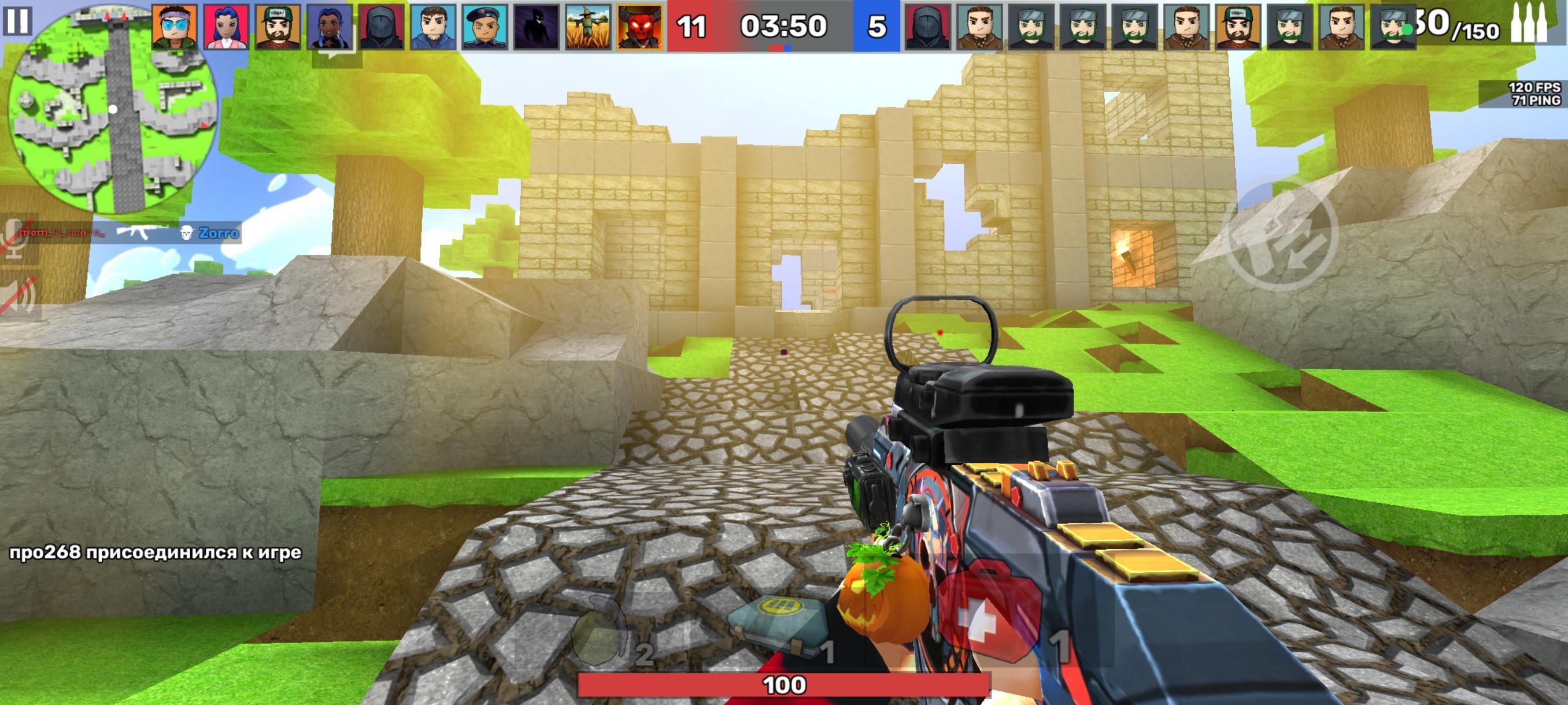Select the blue-haired girl avatar in pink
1568x705 pixels.
tap(227, 27)
